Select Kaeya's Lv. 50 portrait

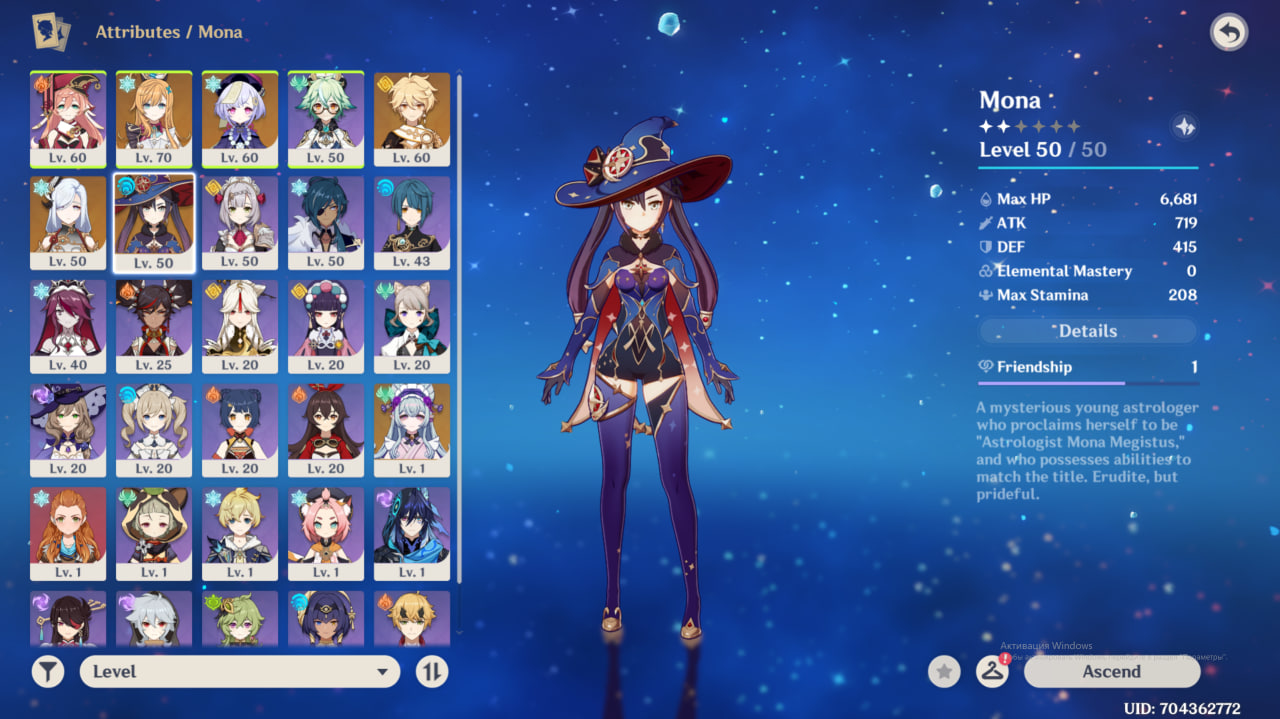click(x=326, y=223)
